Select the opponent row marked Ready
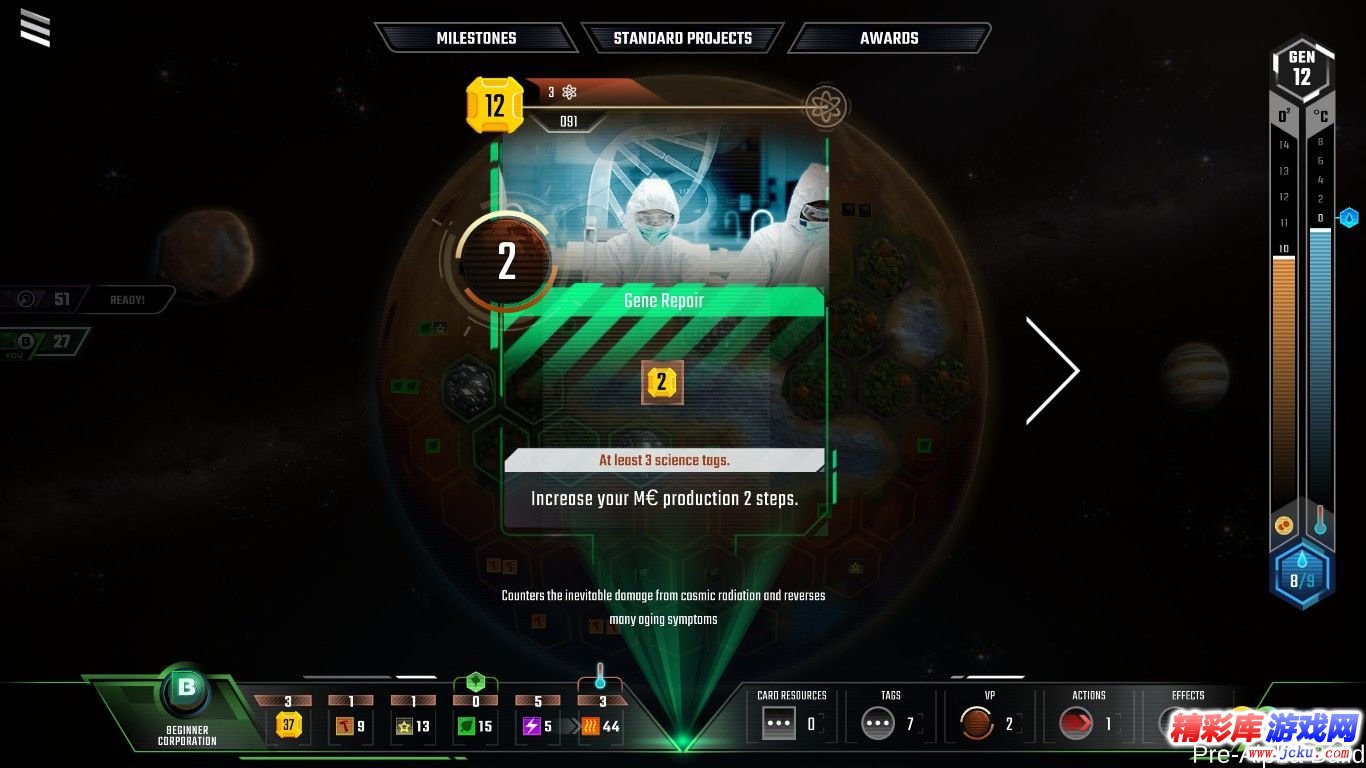1366x768 pixels. 92,299
